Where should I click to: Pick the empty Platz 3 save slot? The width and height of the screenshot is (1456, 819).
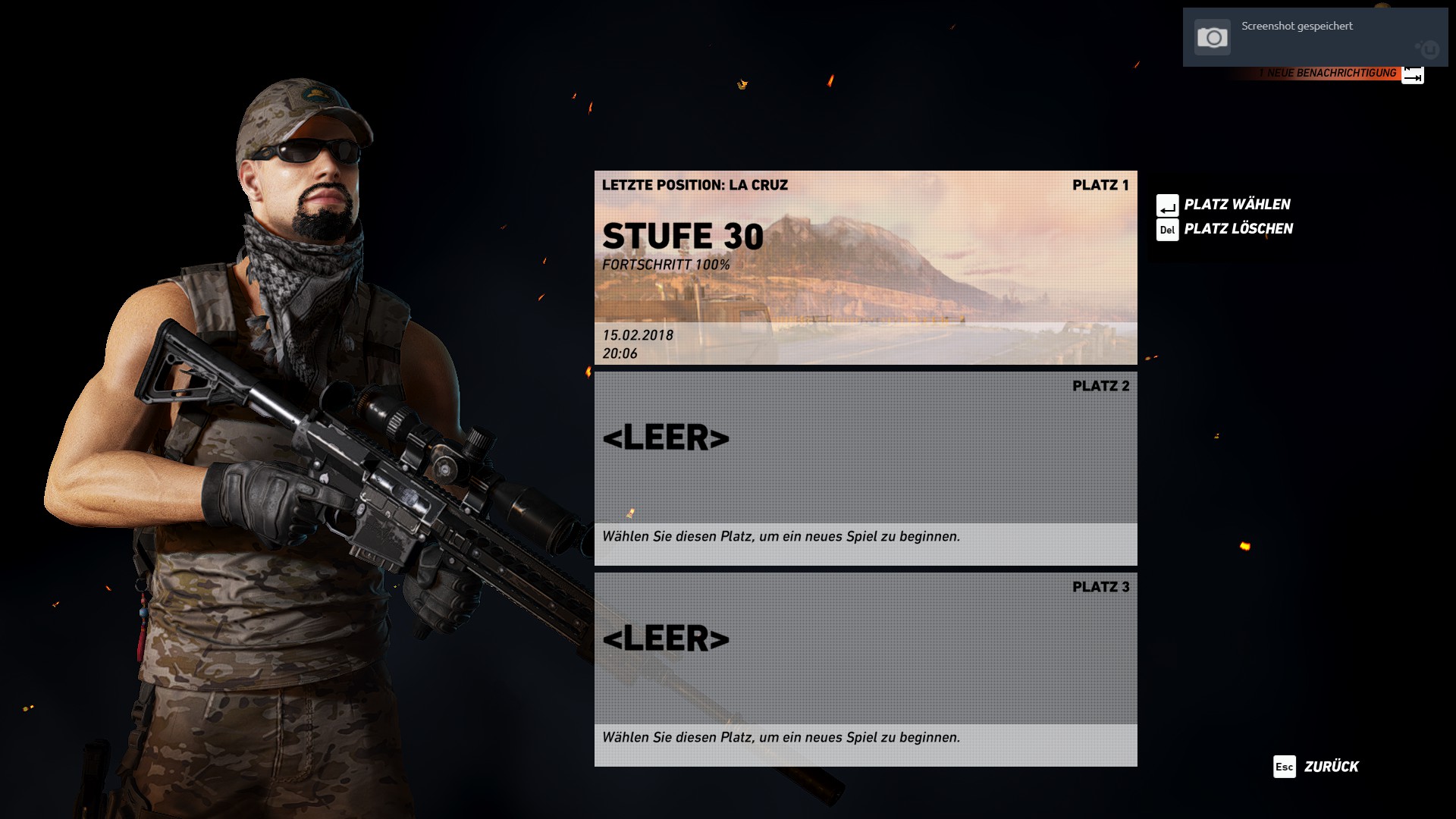[x=865, y=669]
